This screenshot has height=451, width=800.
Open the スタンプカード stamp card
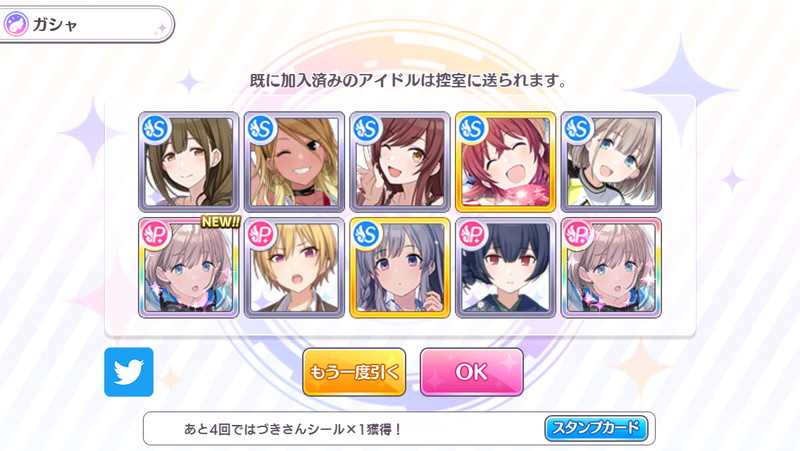pyautogui.click(x=596, y=429)
